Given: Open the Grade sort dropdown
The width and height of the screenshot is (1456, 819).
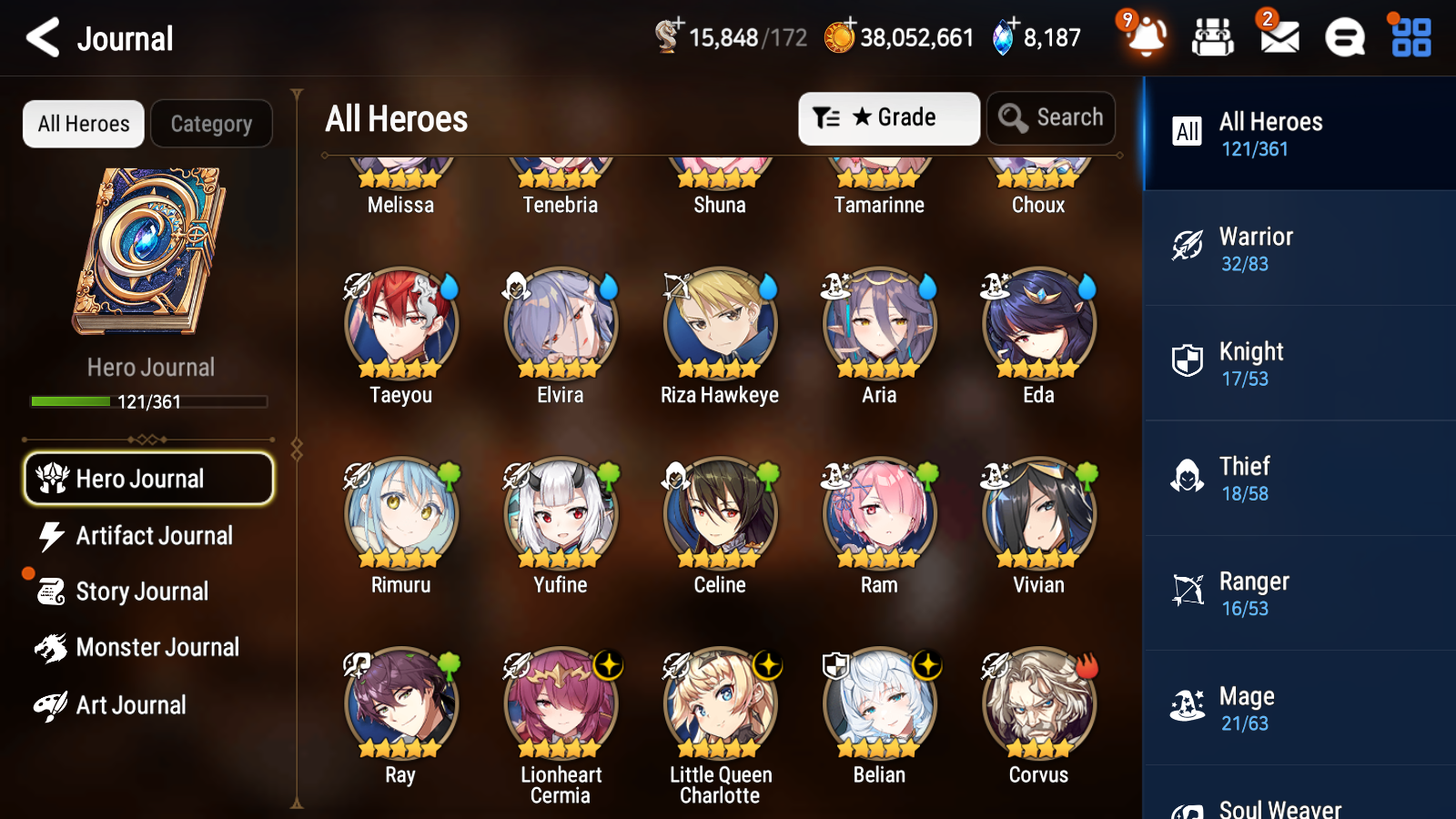Looking at the screenshot, I should 888,117.
